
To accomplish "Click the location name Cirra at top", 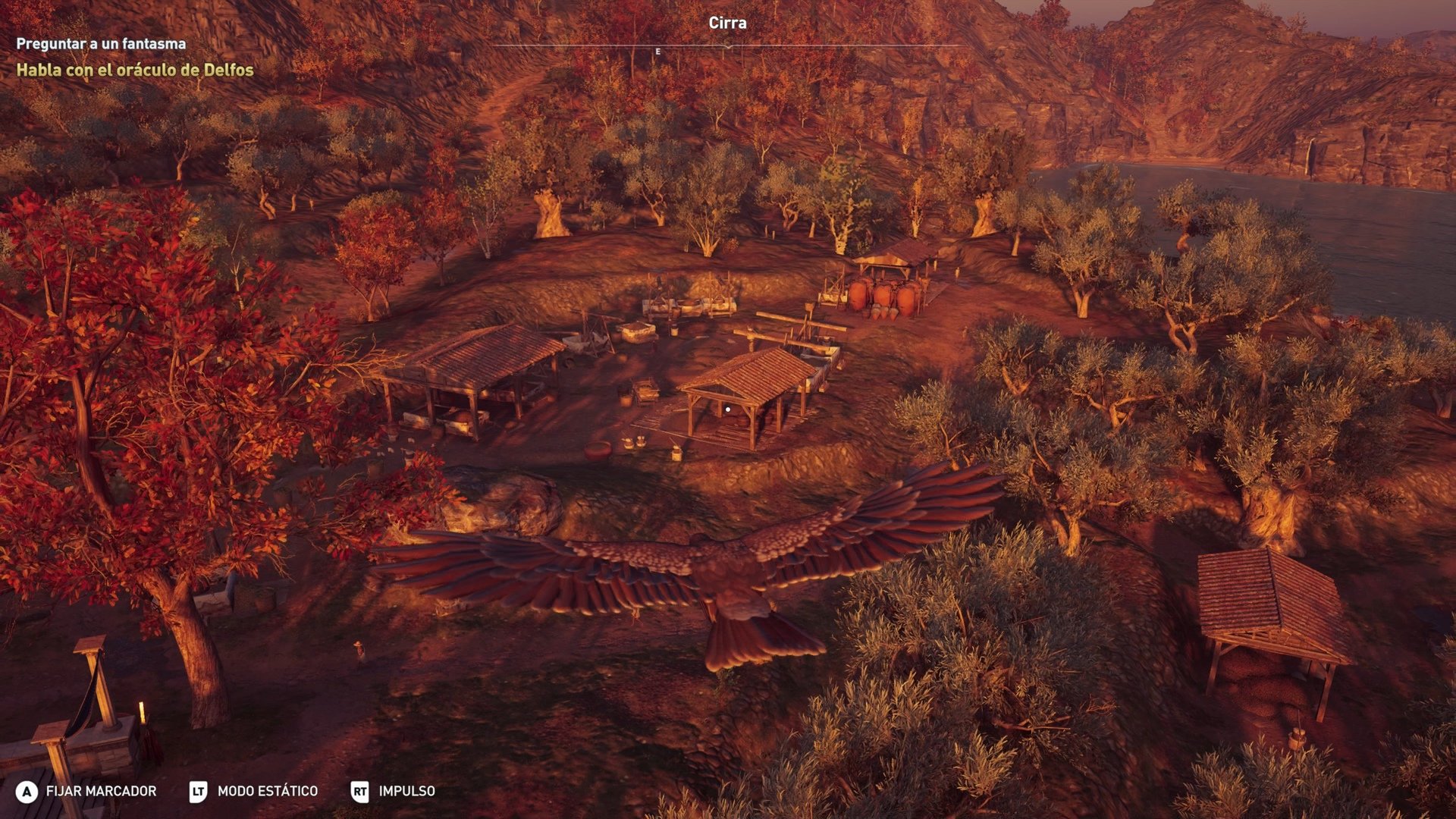I will tap(726, 24).
